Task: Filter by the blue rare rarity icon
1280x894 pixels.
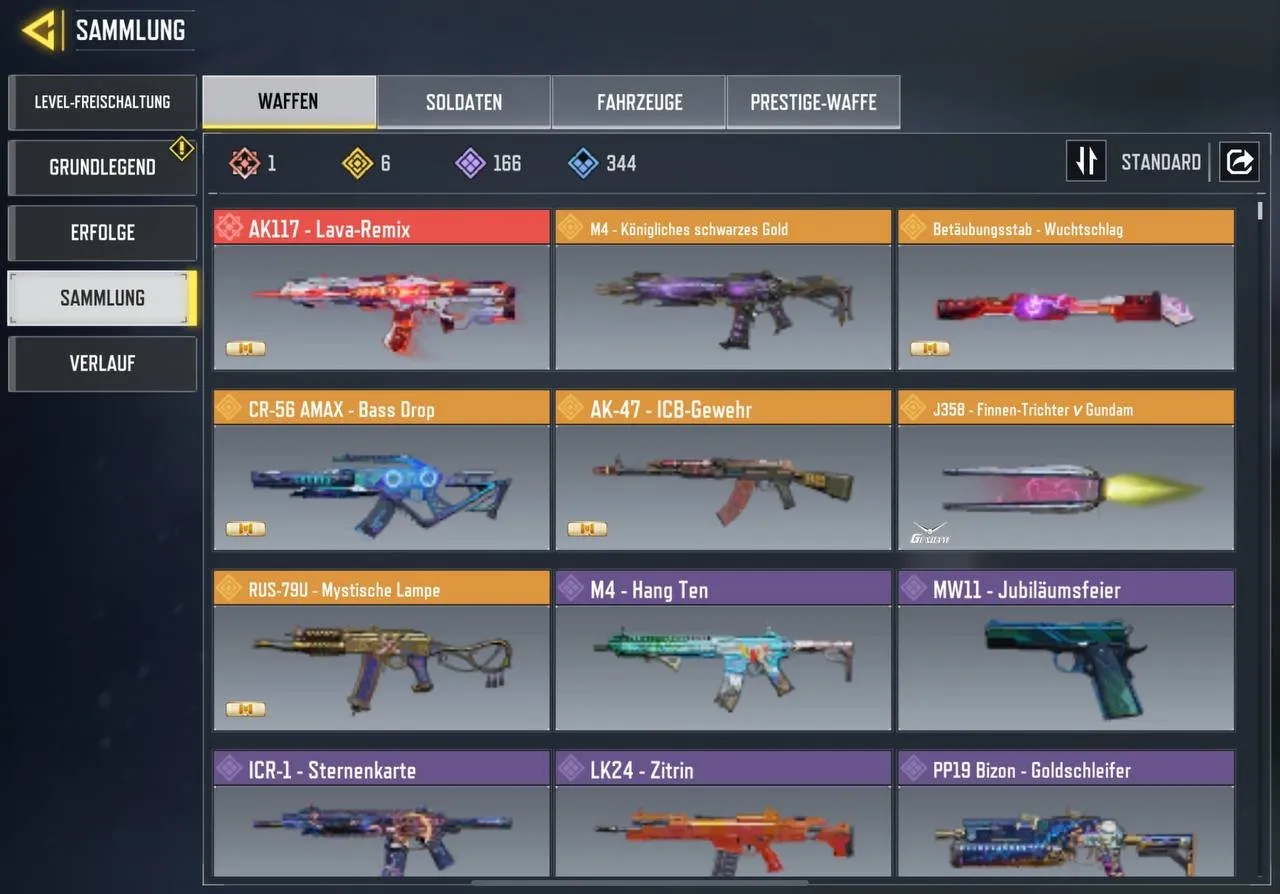Action: point(585,163)
